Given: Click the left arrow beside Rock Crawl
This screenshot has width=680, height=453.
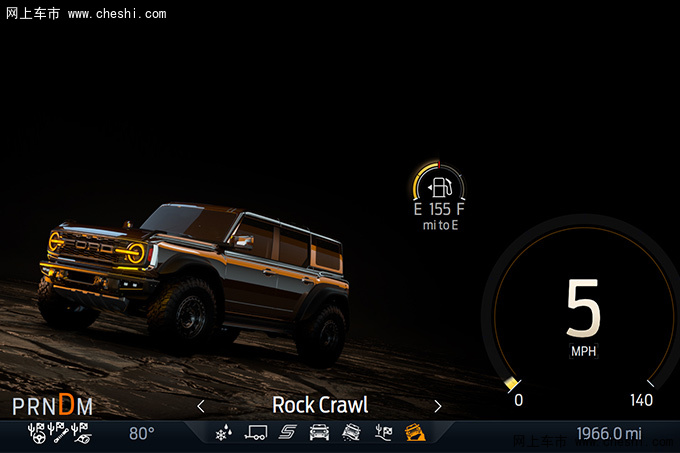Looking at the screenshot, I should 201,406.
